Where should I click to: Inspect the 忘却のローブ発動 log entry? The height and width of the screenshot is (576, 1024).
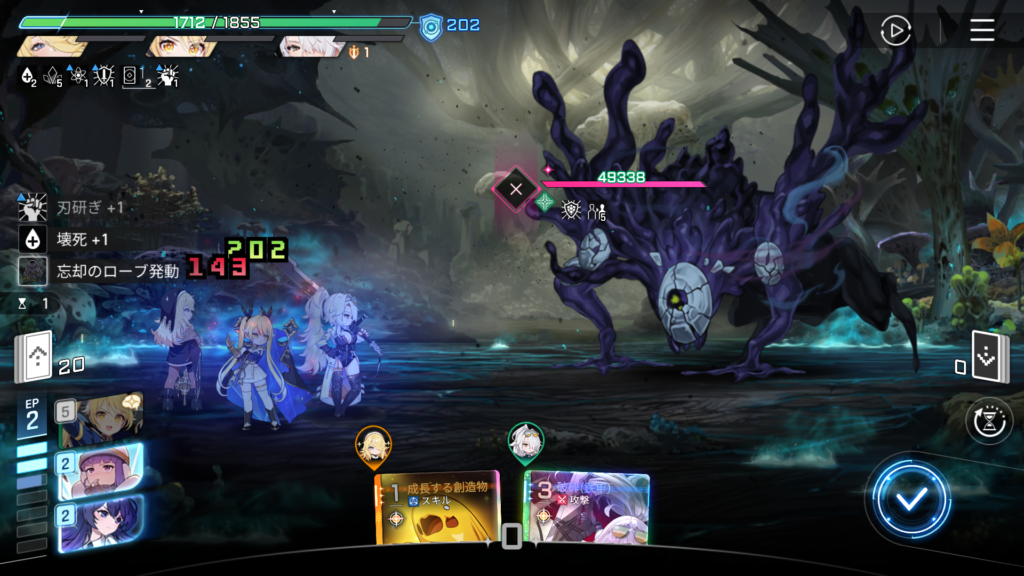(100, 271)
